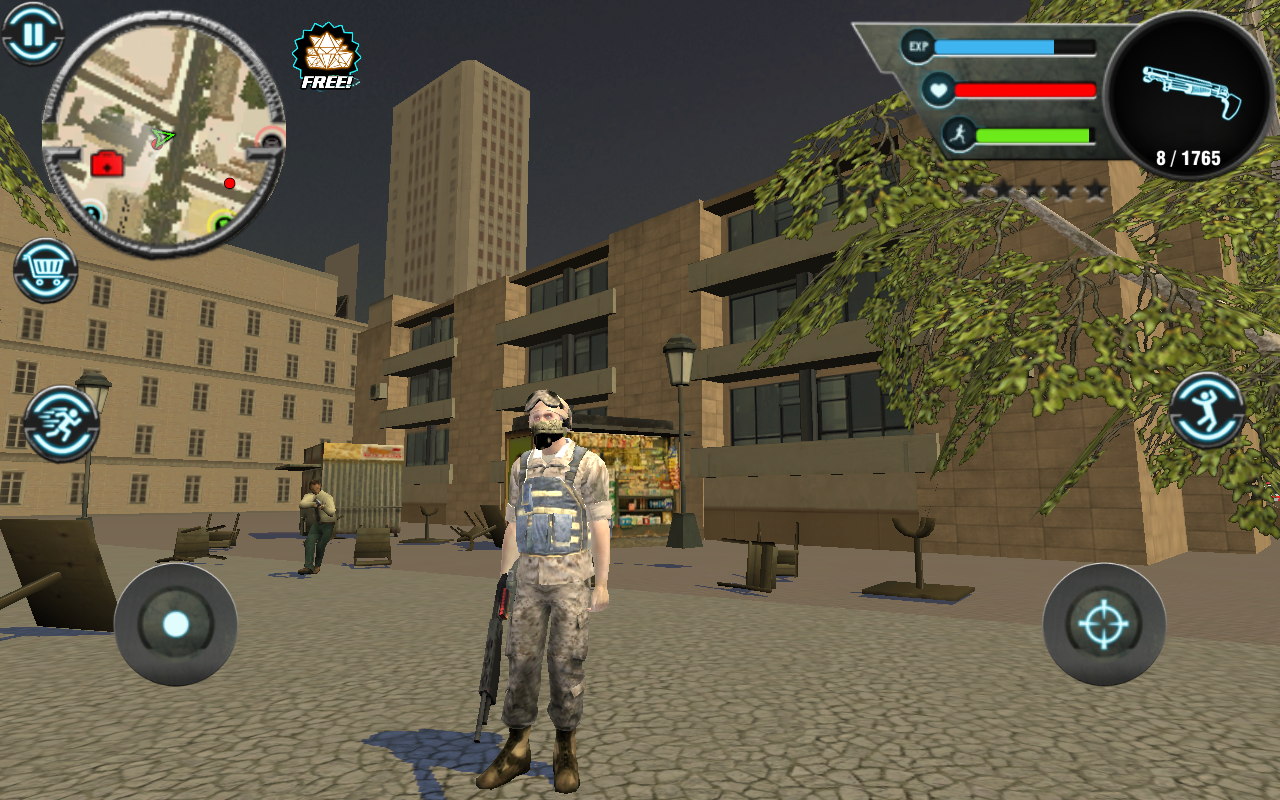This screenshot has width=1280, height=800.
Task: Tap the virtual movement joystick
Action: tap(176, 625)
